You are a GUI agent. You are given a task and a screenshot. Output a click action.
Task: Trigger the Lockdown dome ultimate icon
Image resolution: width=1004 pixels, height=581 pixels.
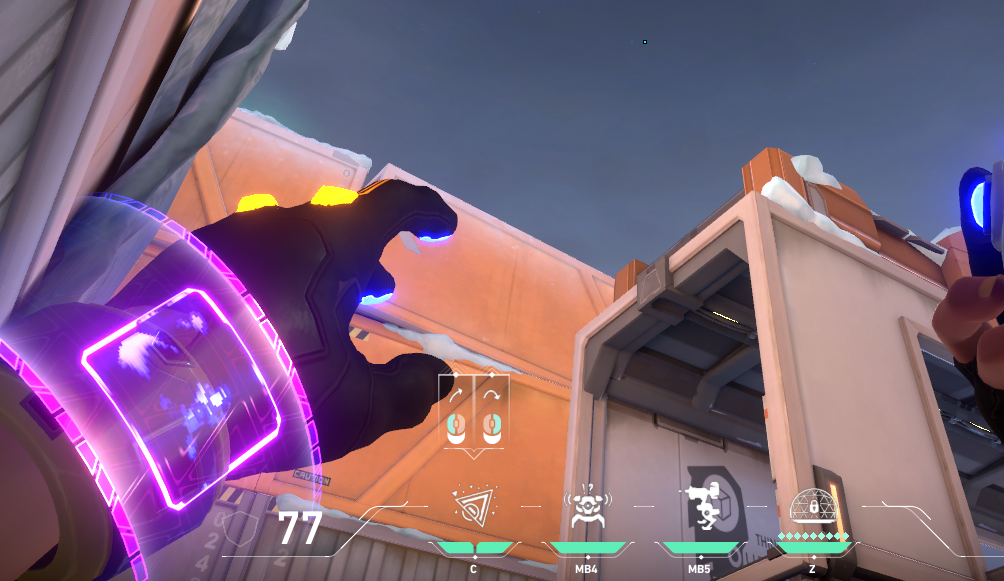[x=812, y=505]
